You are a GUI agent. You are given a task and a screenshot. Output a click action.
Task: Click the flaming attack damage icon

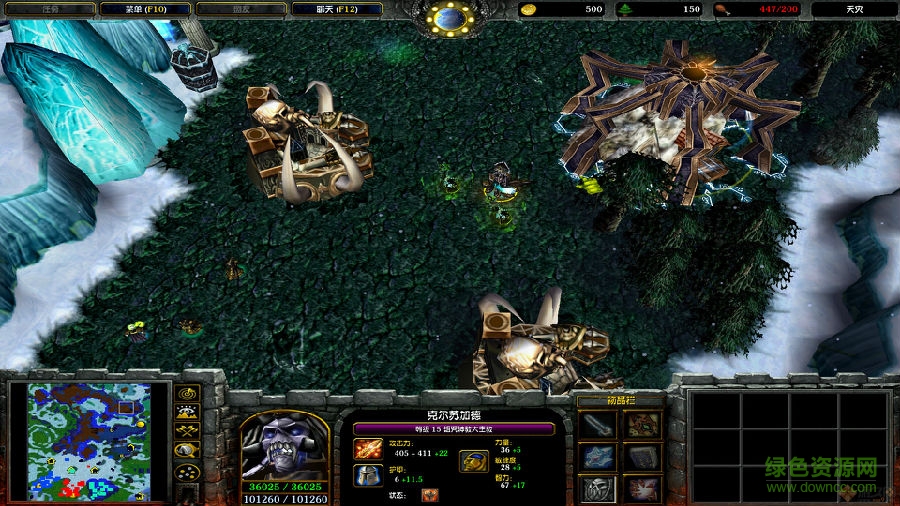(368, 450)
